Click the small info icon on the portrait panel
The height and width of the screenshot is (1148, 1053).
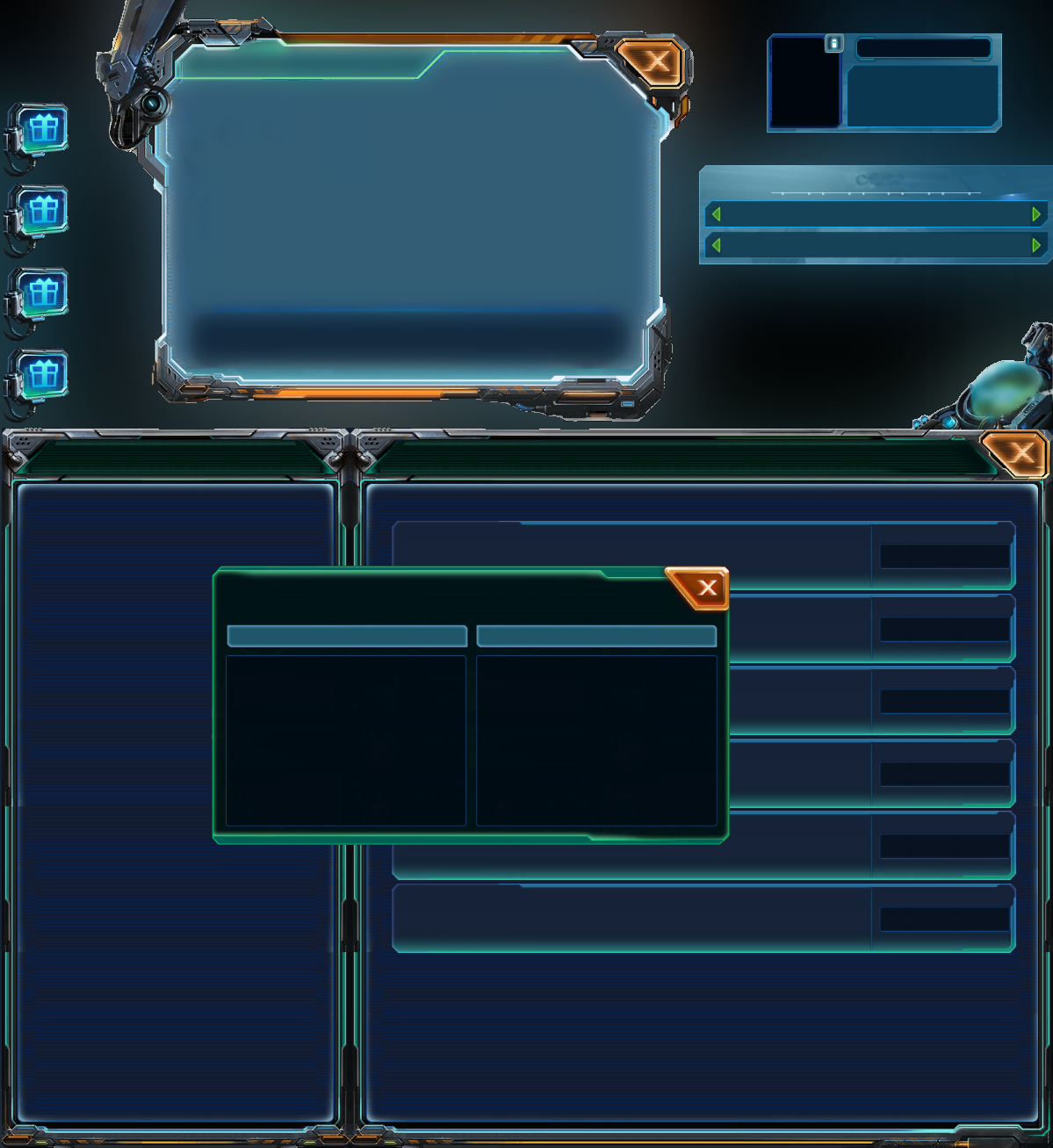[834, 43]
